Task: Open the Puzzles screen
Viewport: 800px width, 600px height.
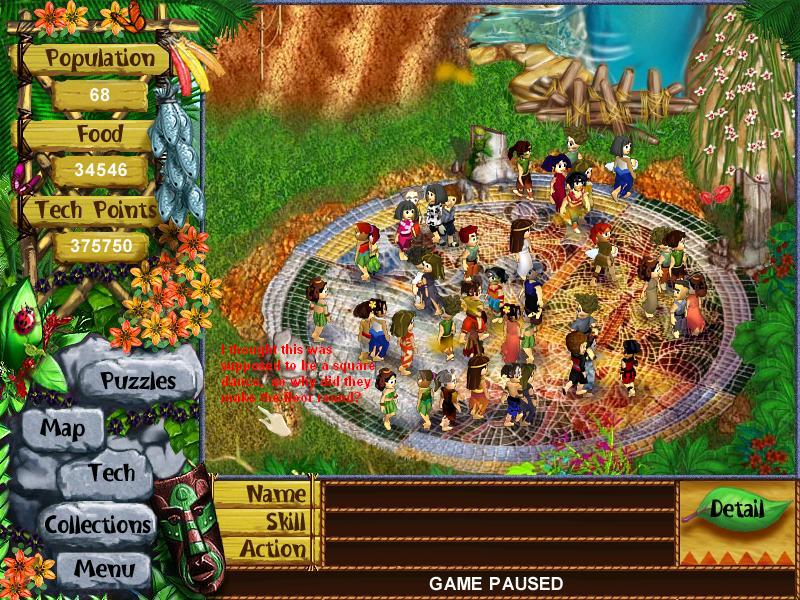Action: pos(138,381)
